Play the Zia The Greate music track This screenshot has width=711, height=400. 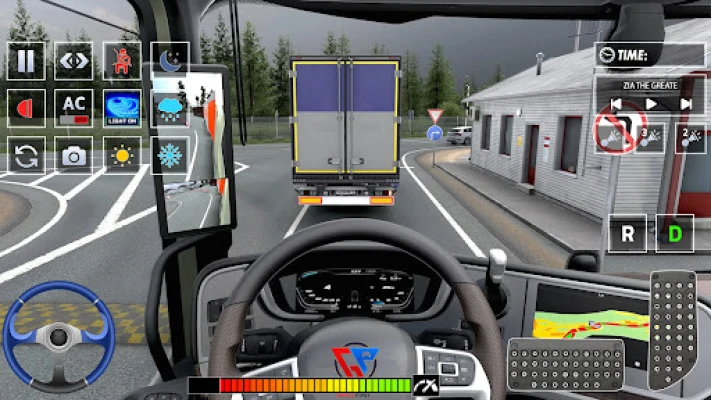pyautogui.click(x=651, y=103)
